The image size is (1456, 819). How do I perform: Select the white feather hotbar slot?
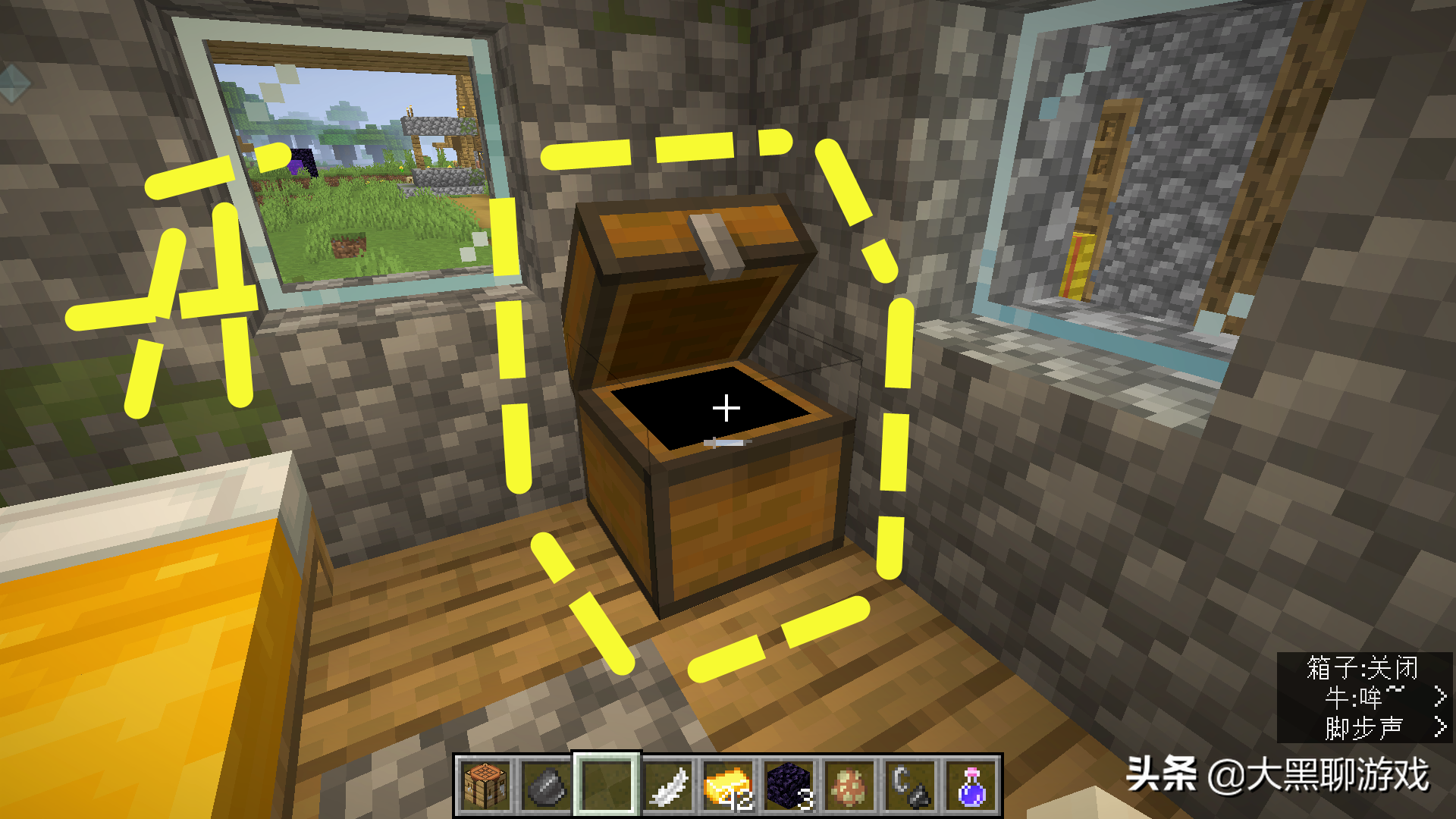[x=667, y=786]
